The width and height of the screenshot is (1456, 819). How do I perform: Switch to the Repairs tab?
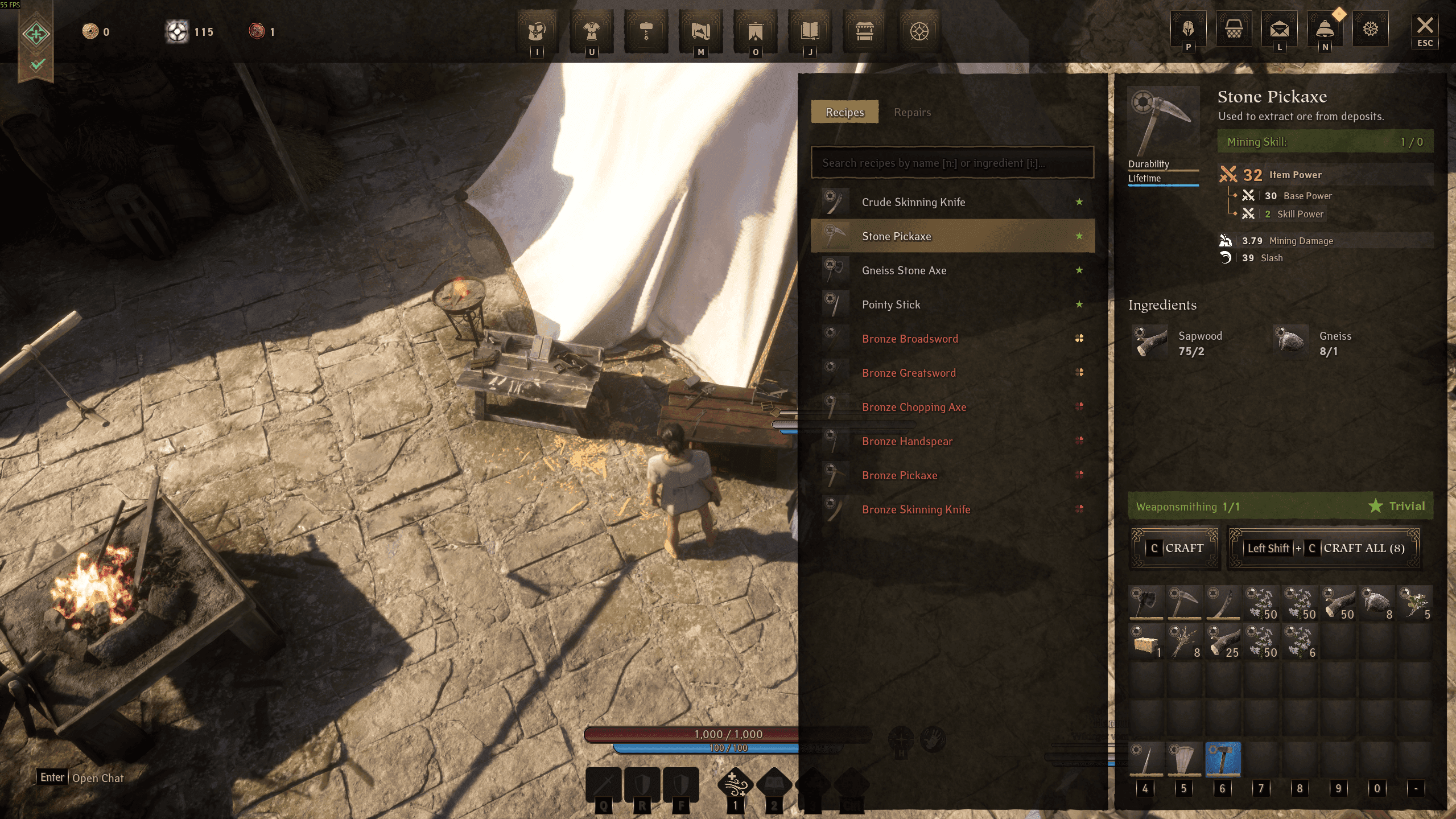(912, 112)
